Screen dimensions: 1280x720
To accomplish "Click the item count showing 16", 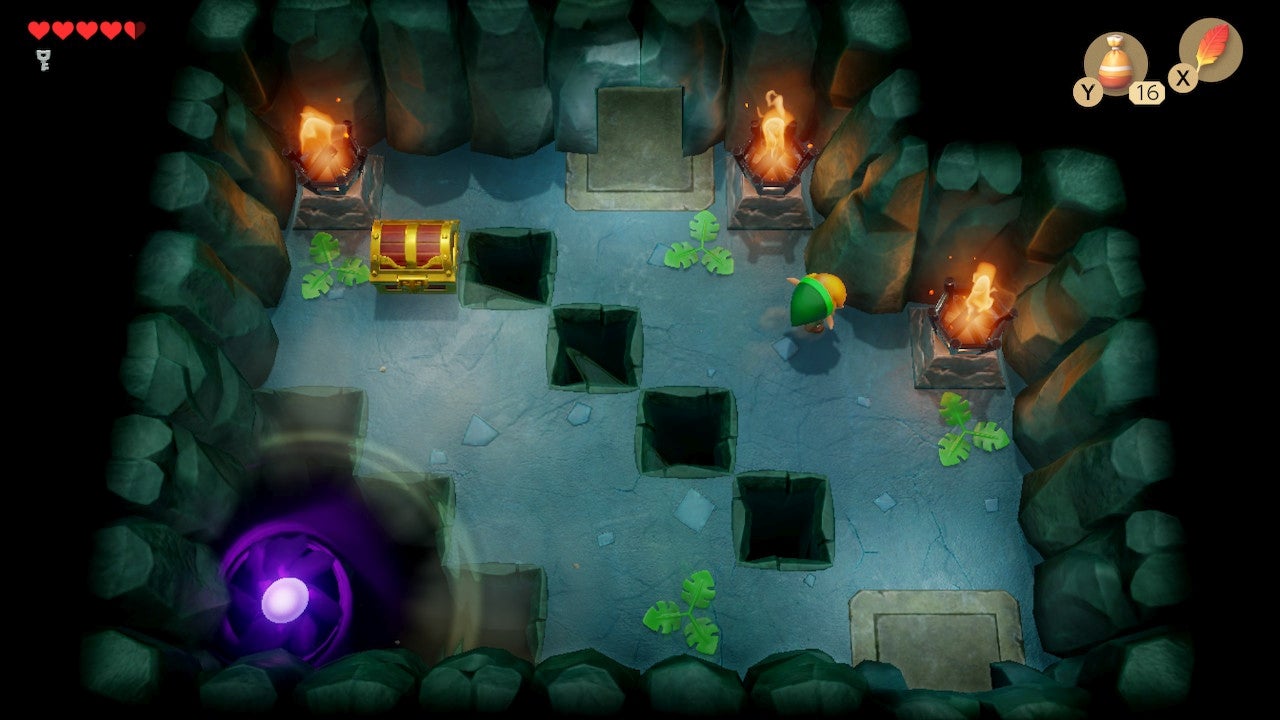I will coord(1146,90).
